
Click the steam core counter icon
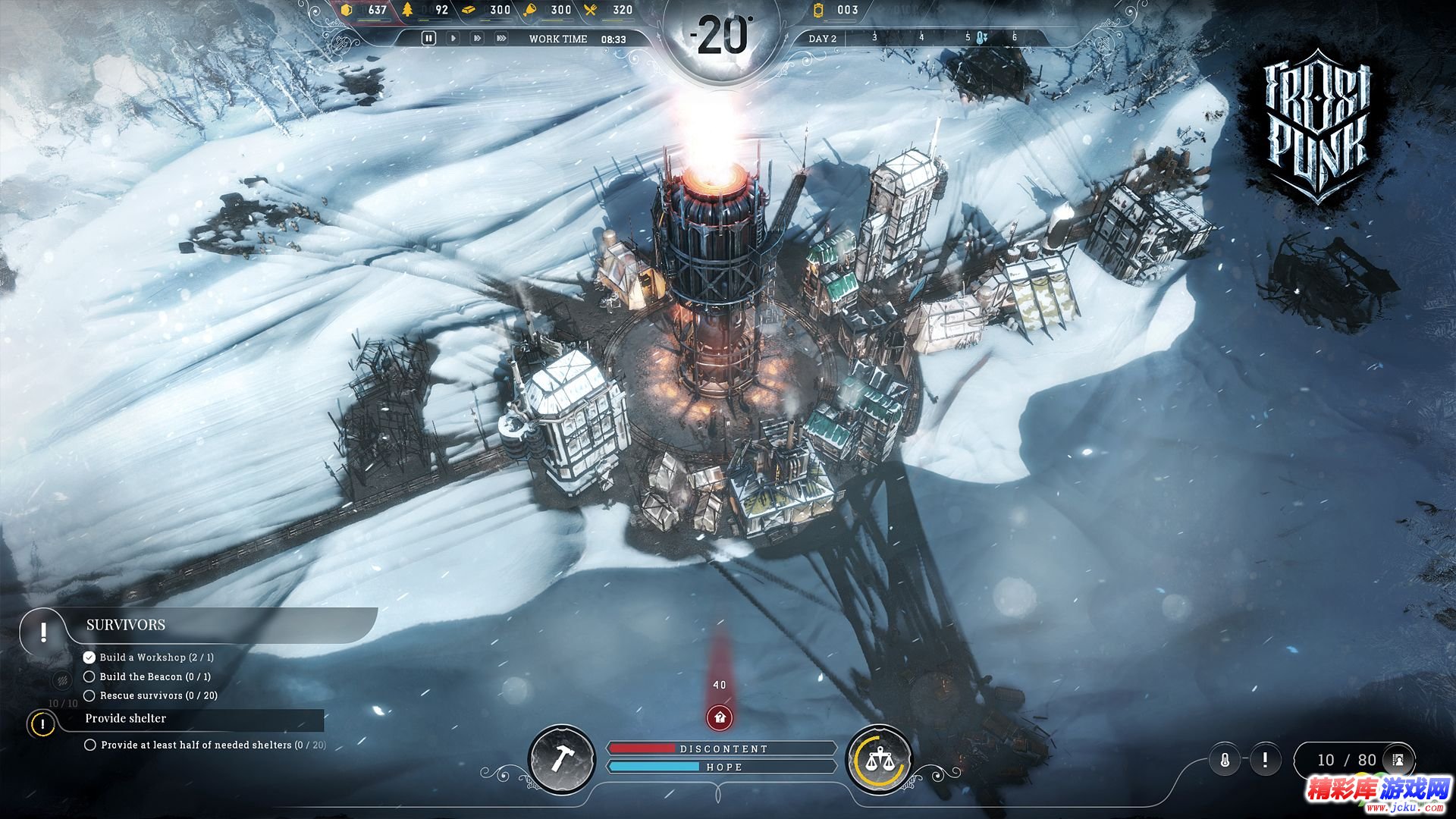[x=817, y=10]
